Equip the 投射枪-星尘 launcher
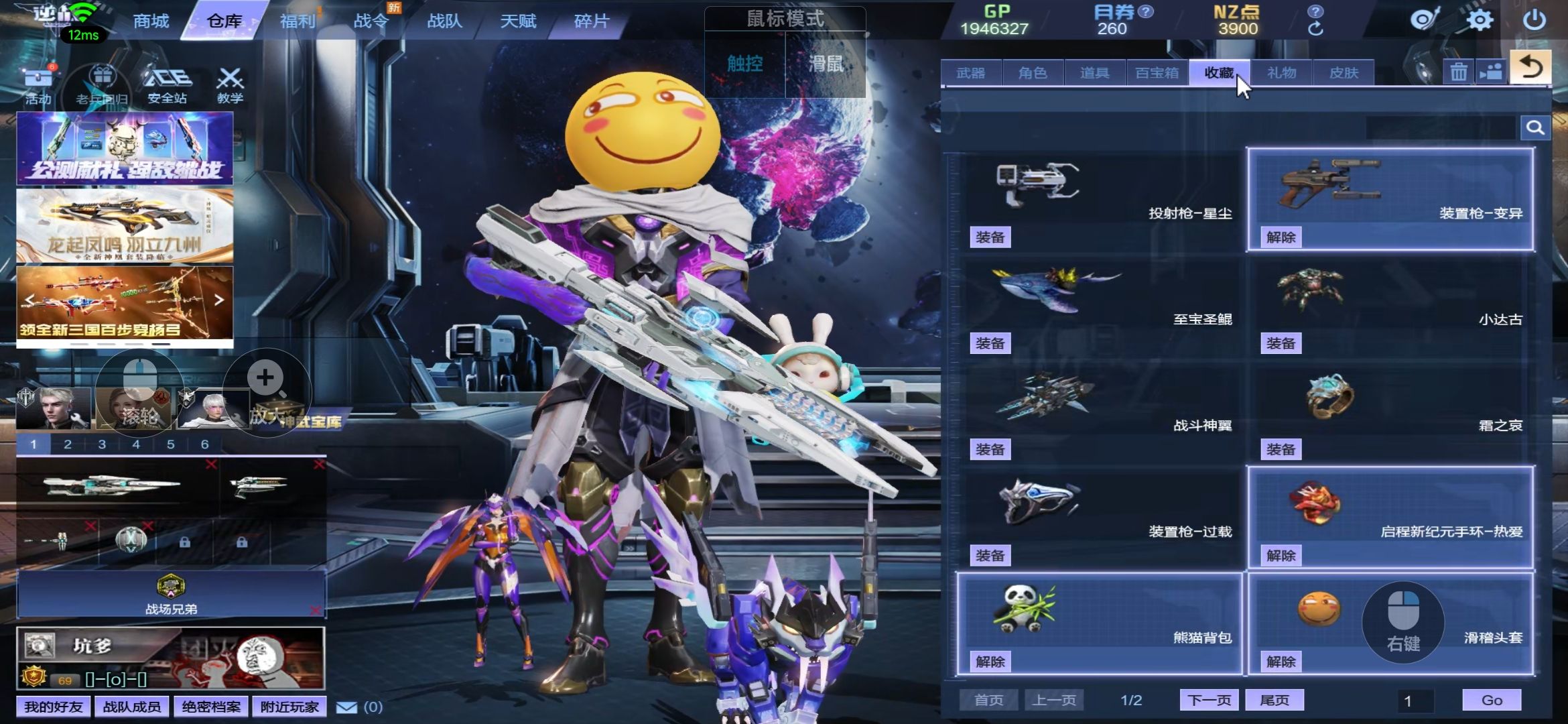The width and height of the screenshot is (1568, 724). click(990, 237)
